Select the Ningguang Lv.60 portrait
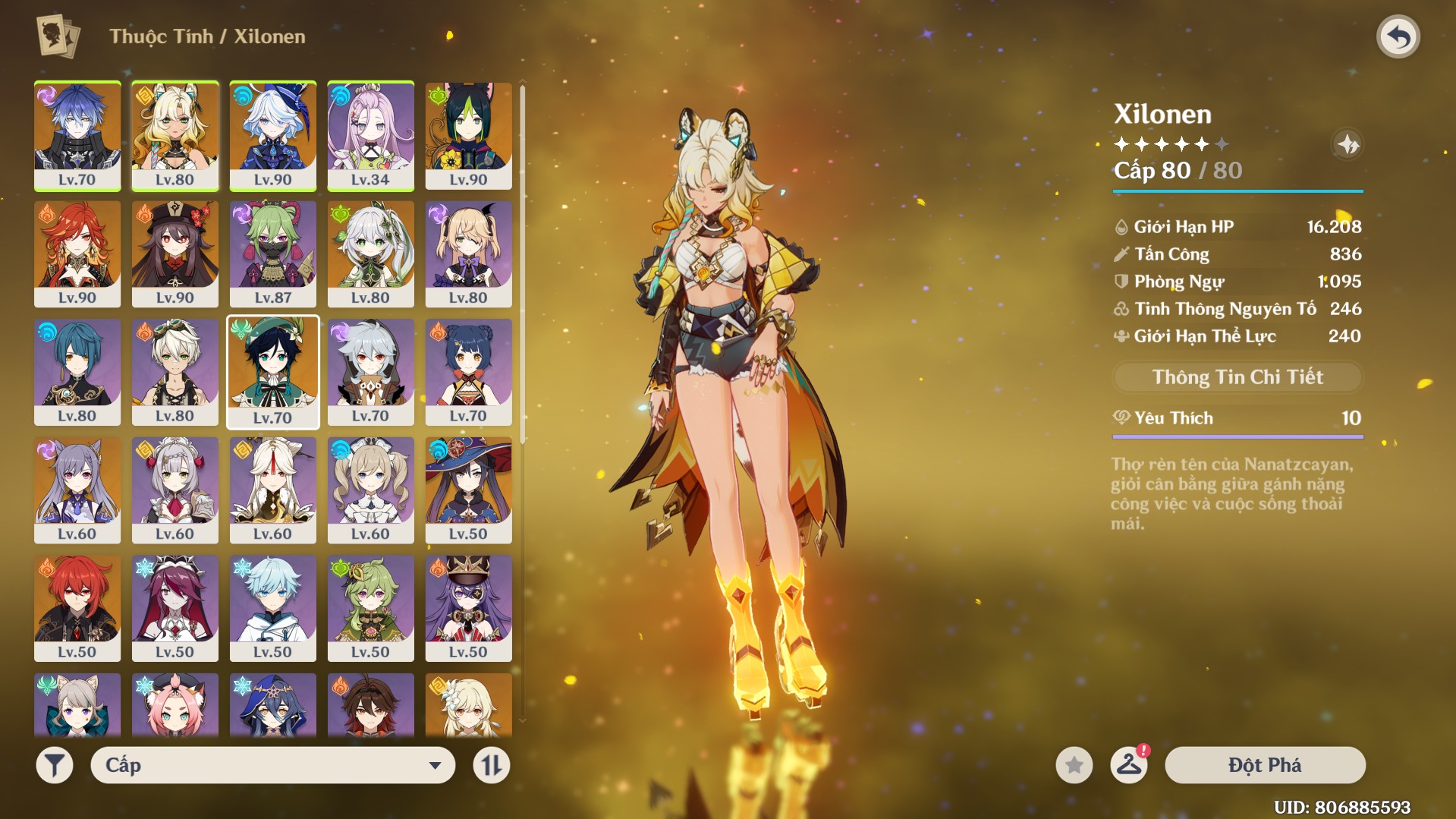Screen dimensions: 1456x819 272,490
